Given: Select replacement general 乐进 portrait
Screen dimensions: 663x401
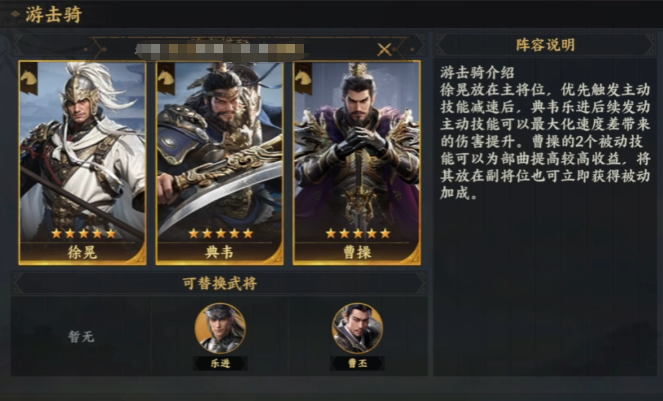Looking at the screenshot, I should tap(220, 329).
